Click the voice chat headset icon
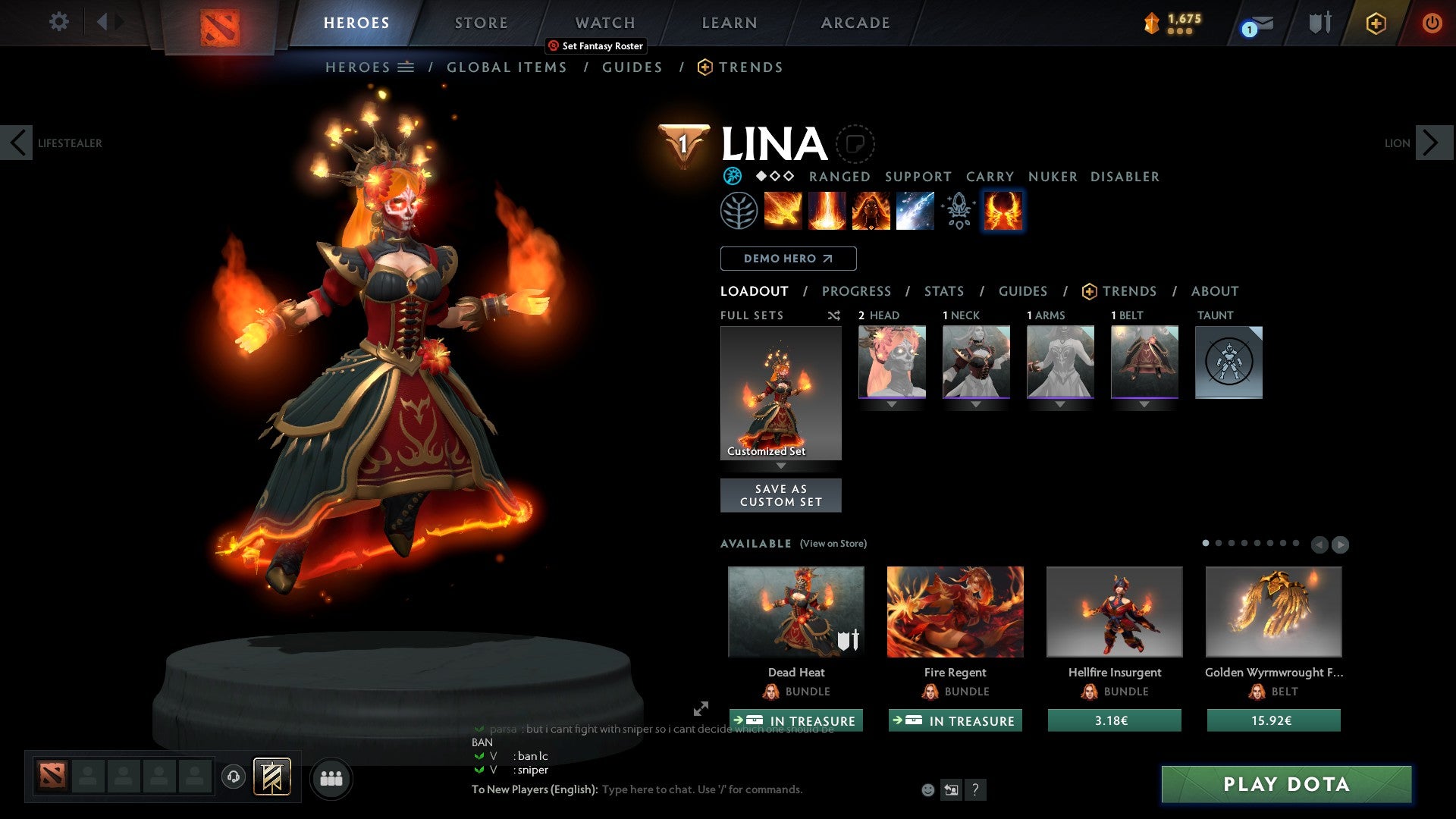Image resolution: width=1456 pixels, height=819 pixels. (x=234, y=777)
